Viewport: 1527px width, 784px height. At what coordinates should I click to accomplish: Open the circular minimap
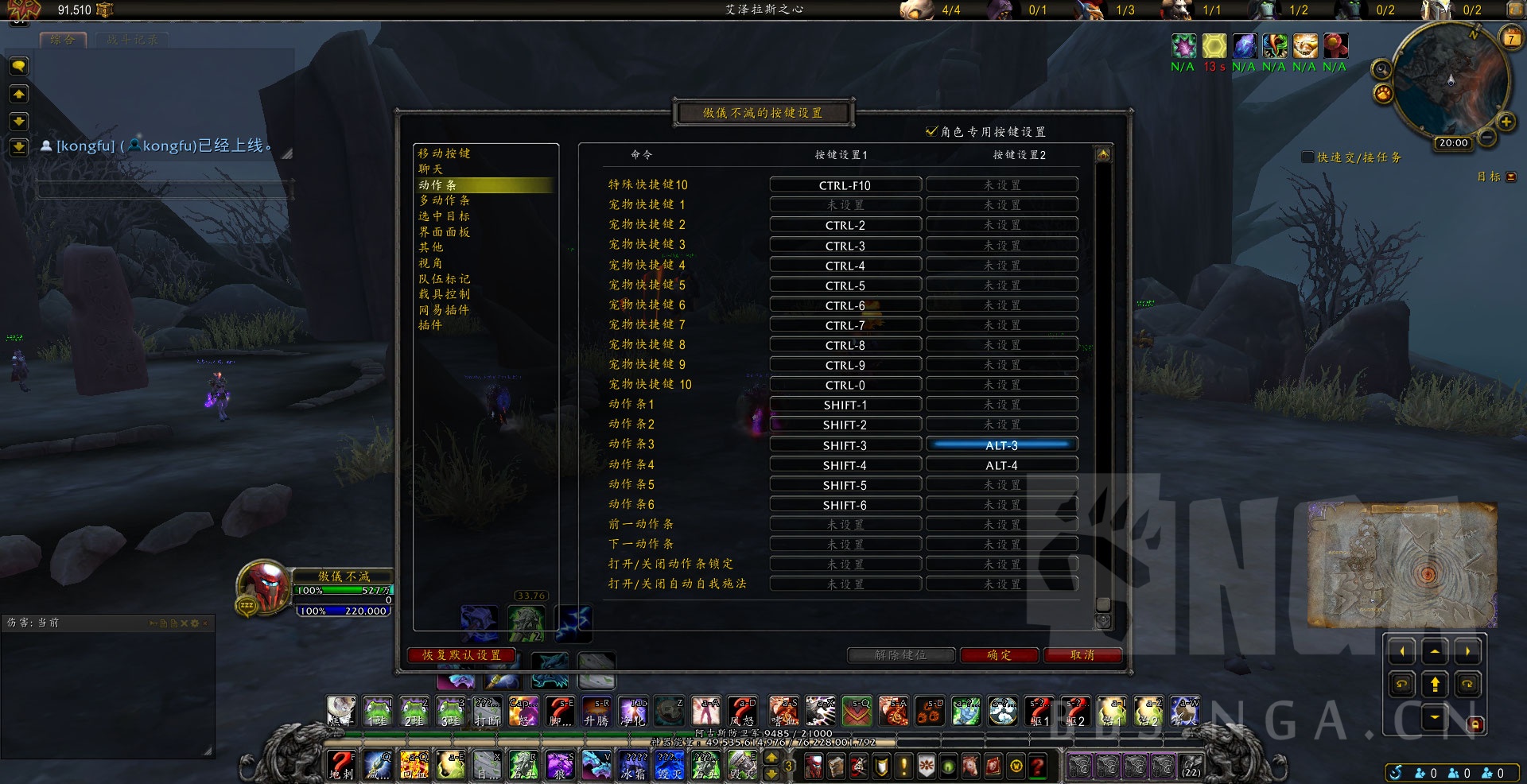pos(1450,80)
